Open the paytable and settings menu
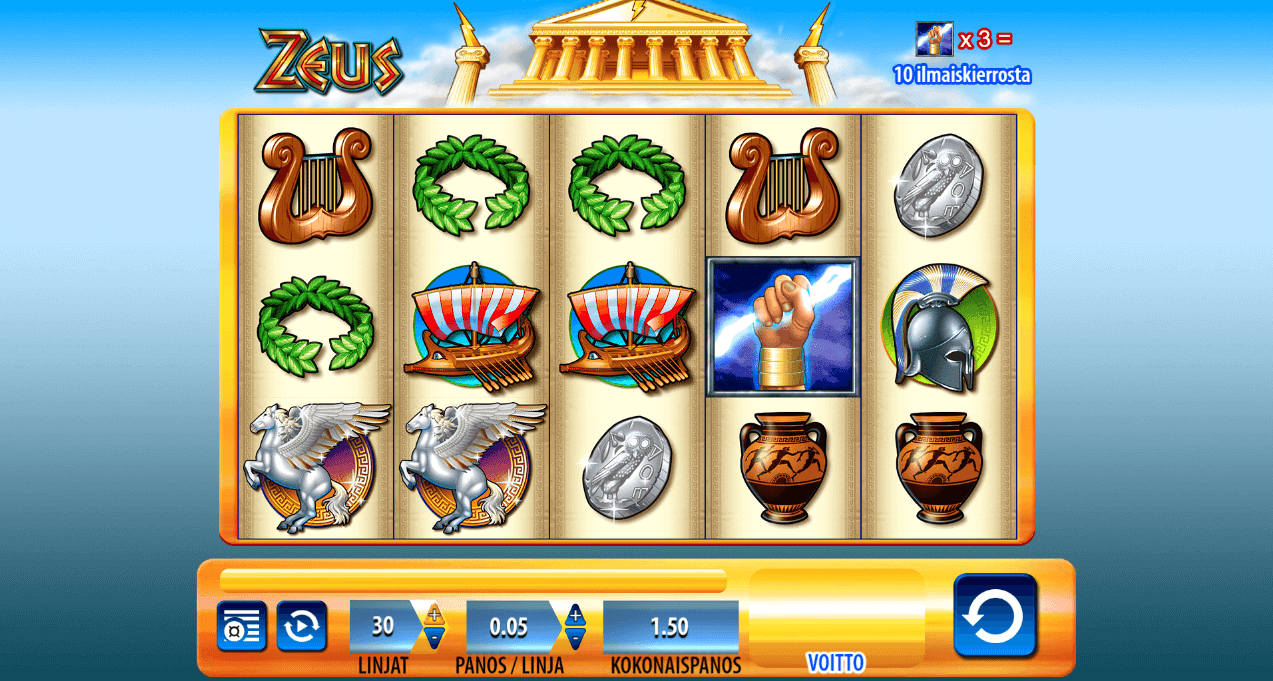 [241, 626]
